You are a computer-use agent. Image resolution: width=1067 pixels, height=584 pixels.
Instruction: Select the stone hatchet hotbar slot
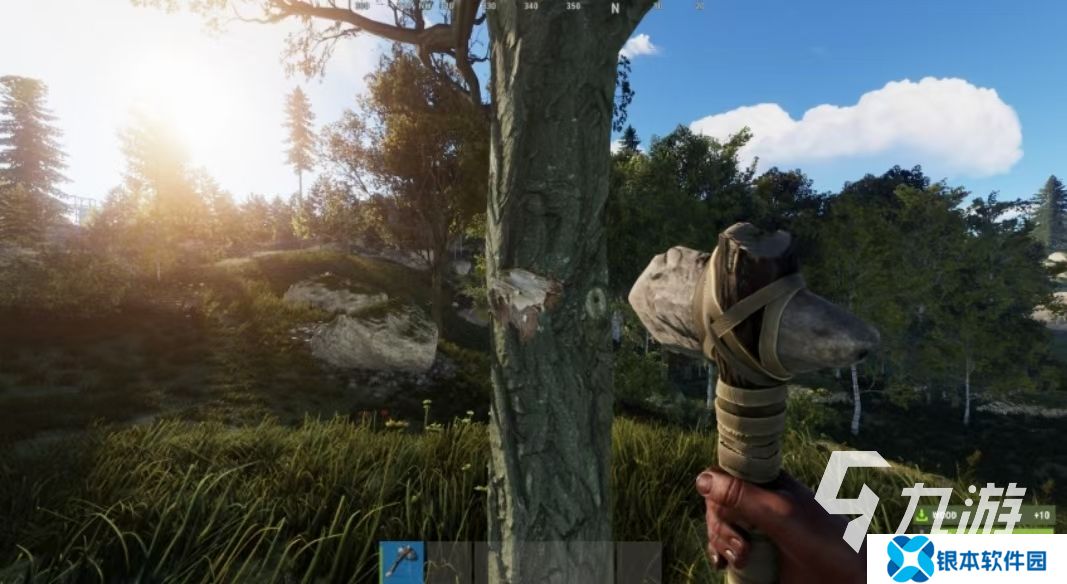pyautogui.click(x=402, y=562)
